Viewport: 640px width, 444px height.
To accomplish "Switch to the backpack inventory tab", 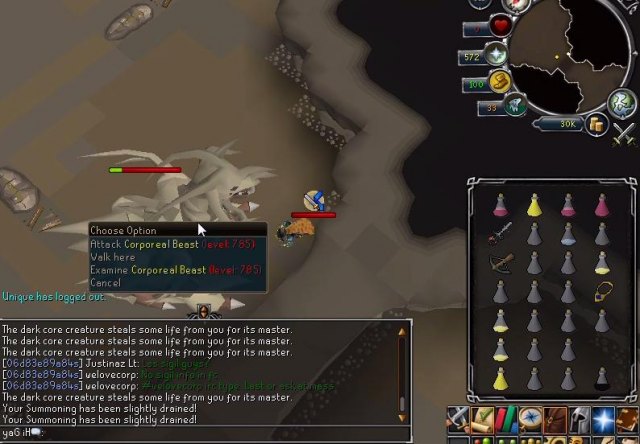I will pos(554,418).
